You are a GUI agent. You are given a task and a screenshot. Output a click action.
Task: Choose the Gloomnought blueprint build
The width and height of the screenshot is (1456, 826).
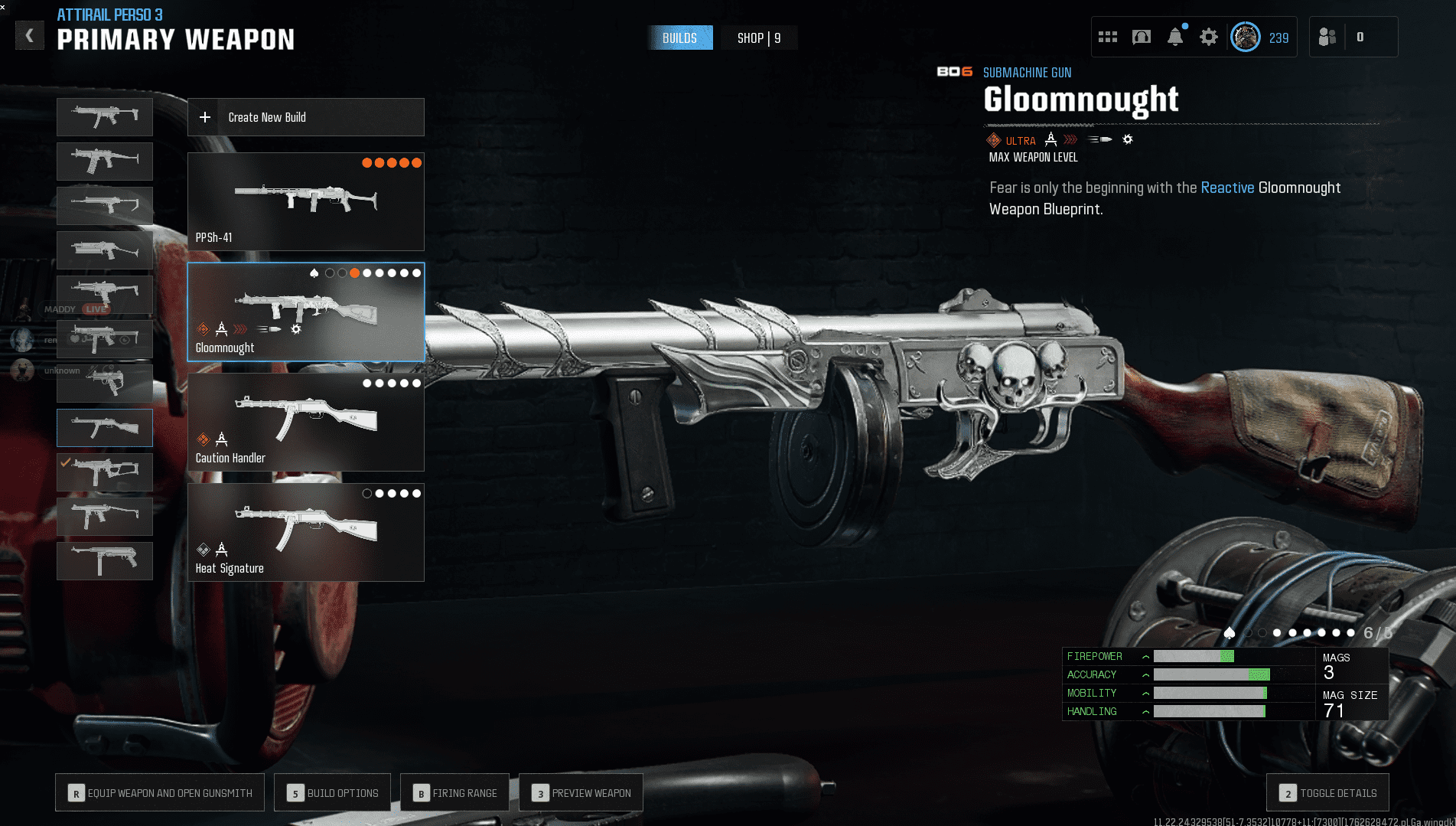(x=305, y=312)
